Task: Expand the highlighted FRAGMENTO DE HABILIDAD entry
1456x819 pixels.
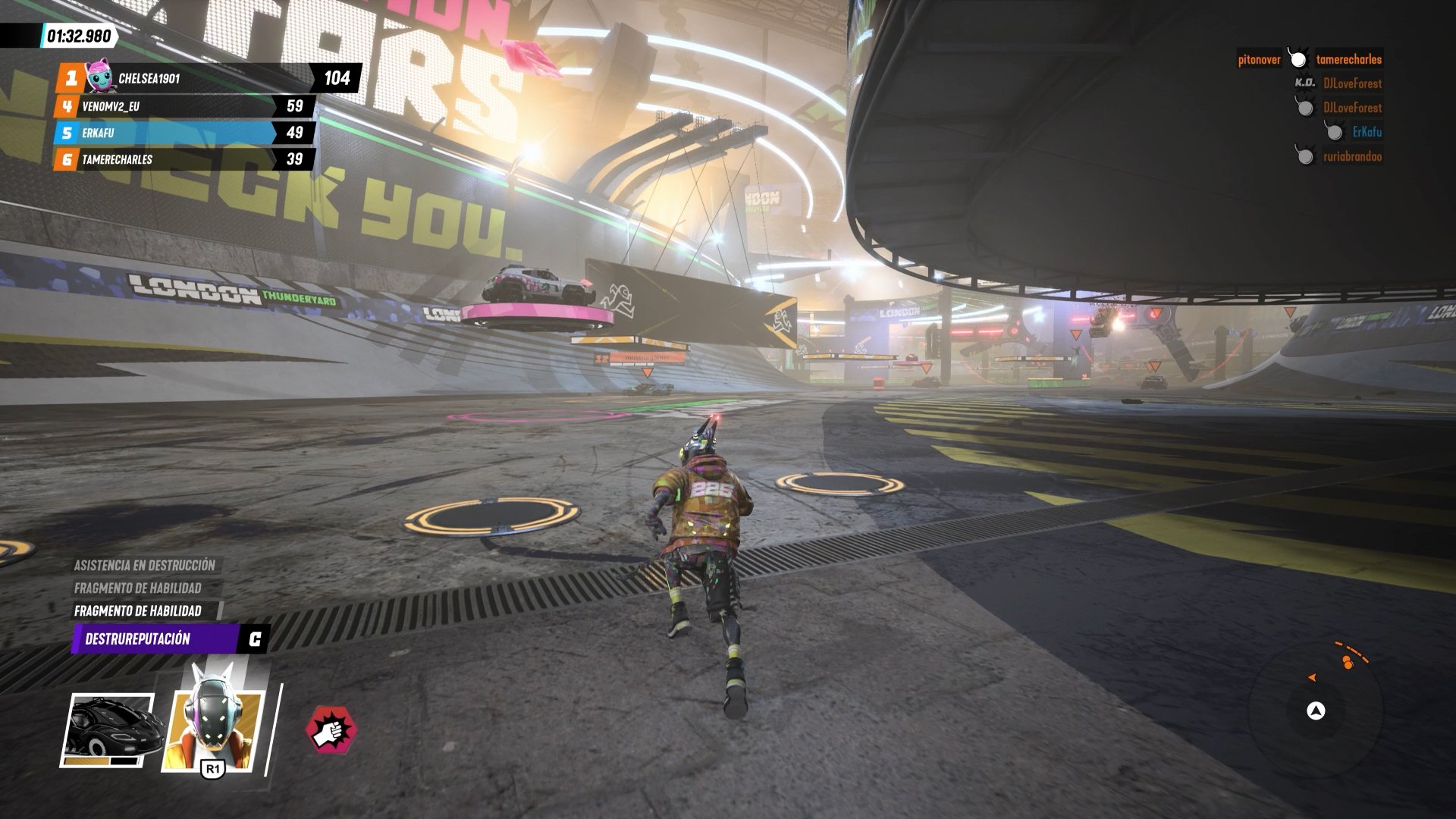Action: (x=139, y=609)
